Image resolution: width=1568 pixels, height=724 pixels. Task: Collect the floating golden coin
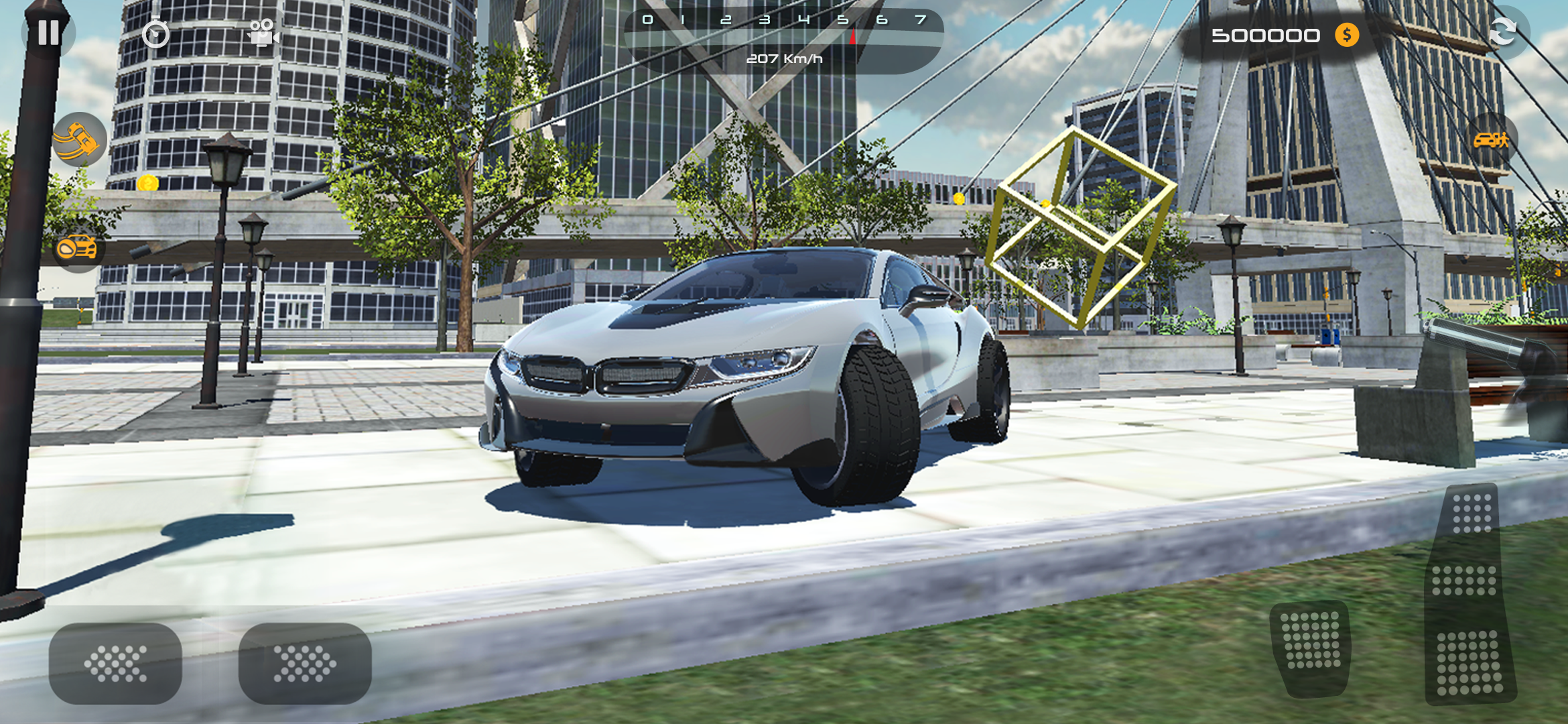point(149,181)
